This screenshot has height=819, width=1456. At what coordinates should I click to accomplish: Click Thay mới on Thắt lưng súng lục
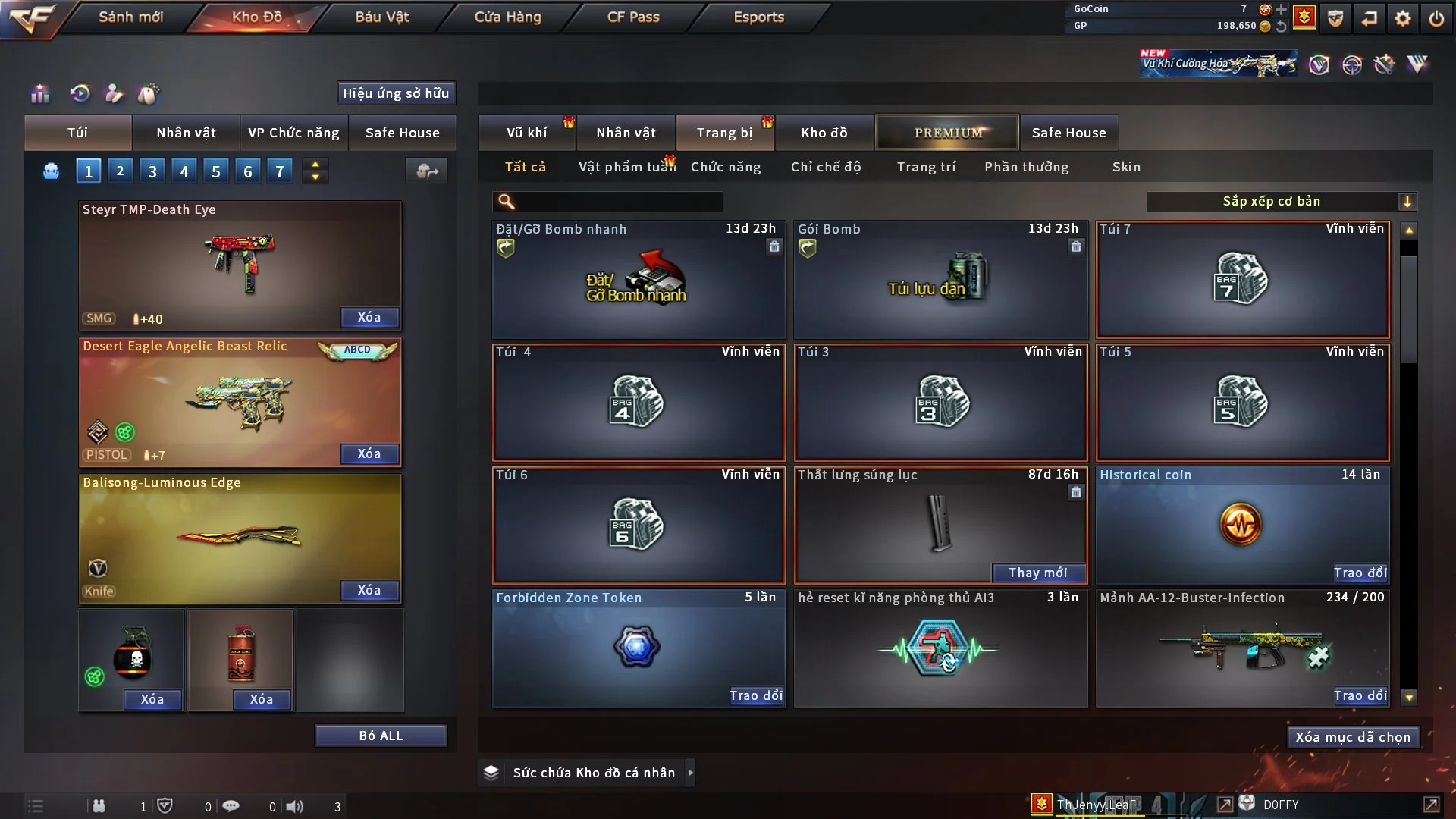(x=1037, y=573)
